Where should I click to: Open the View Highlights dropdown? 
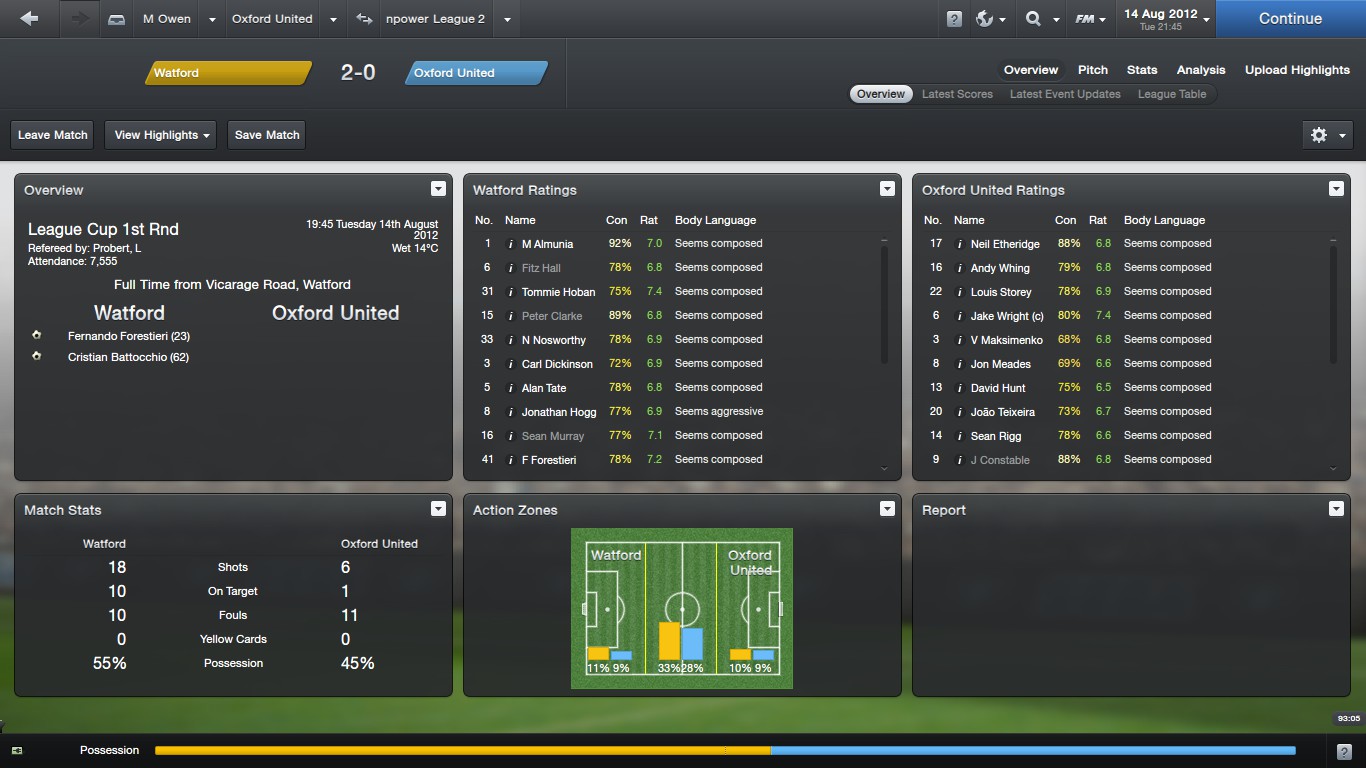[161, 135]
